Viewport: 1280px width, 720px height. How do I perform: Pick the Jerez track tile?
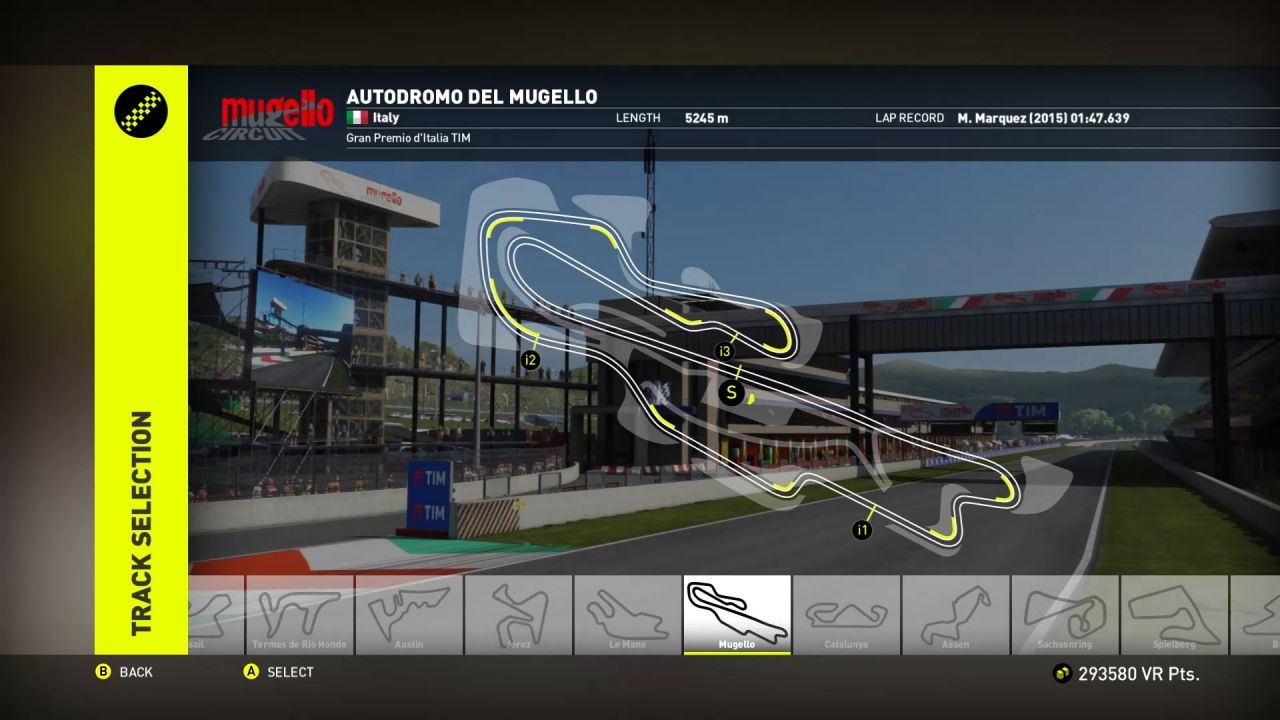[x=518, y=614]
